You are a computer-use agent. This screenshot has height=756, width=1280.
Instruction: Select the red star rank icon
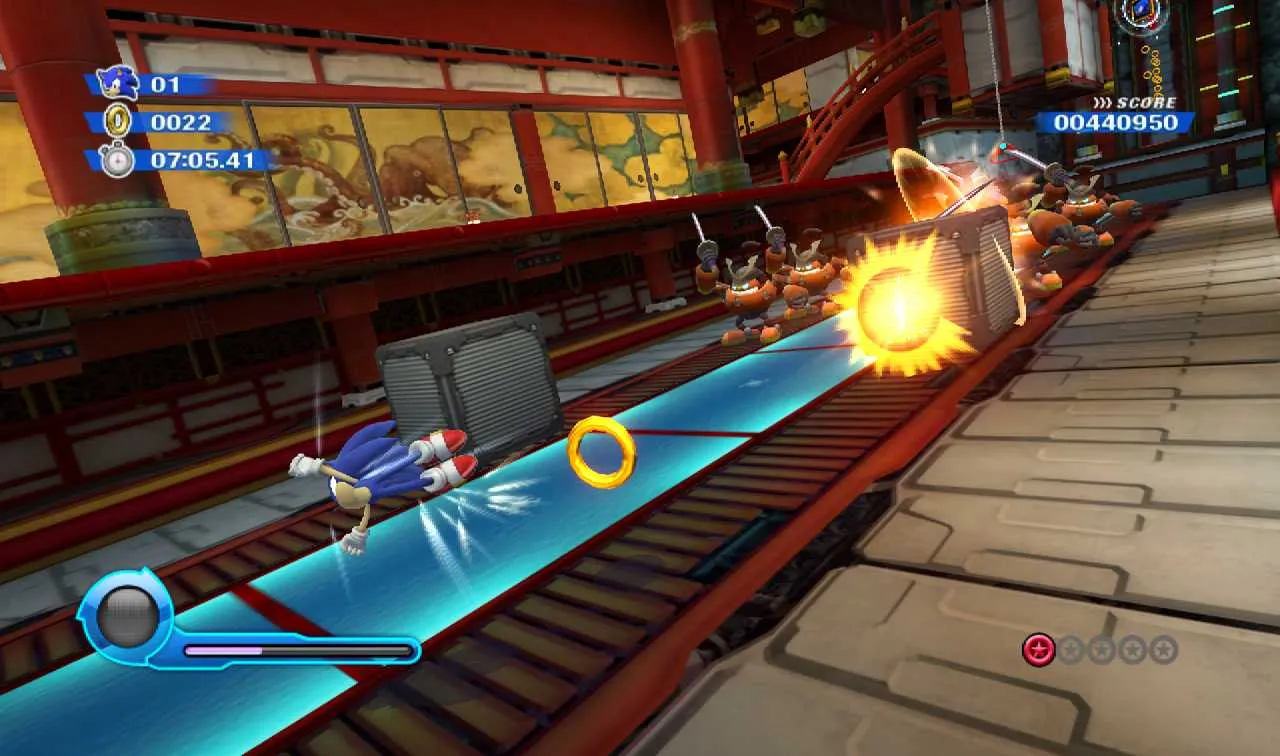1038,648
